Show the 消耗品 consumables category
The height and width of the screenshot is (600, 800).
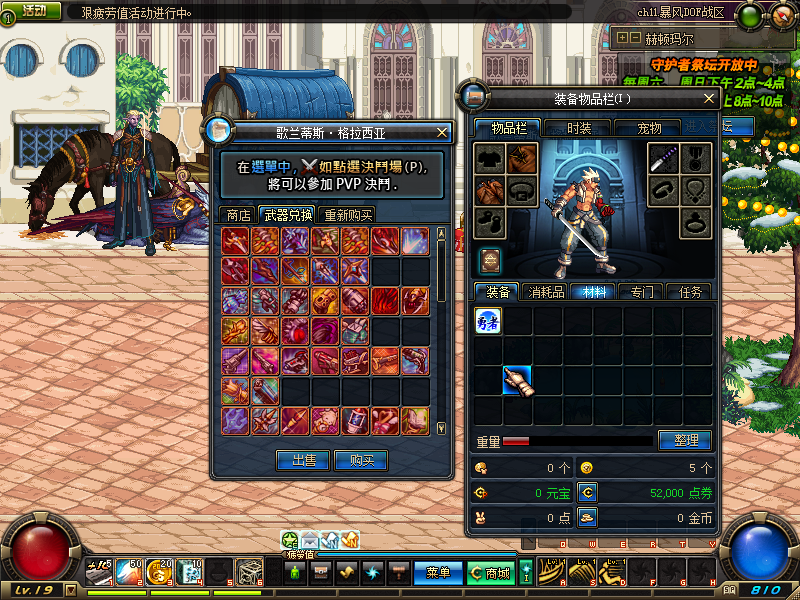tap(546, 292)
